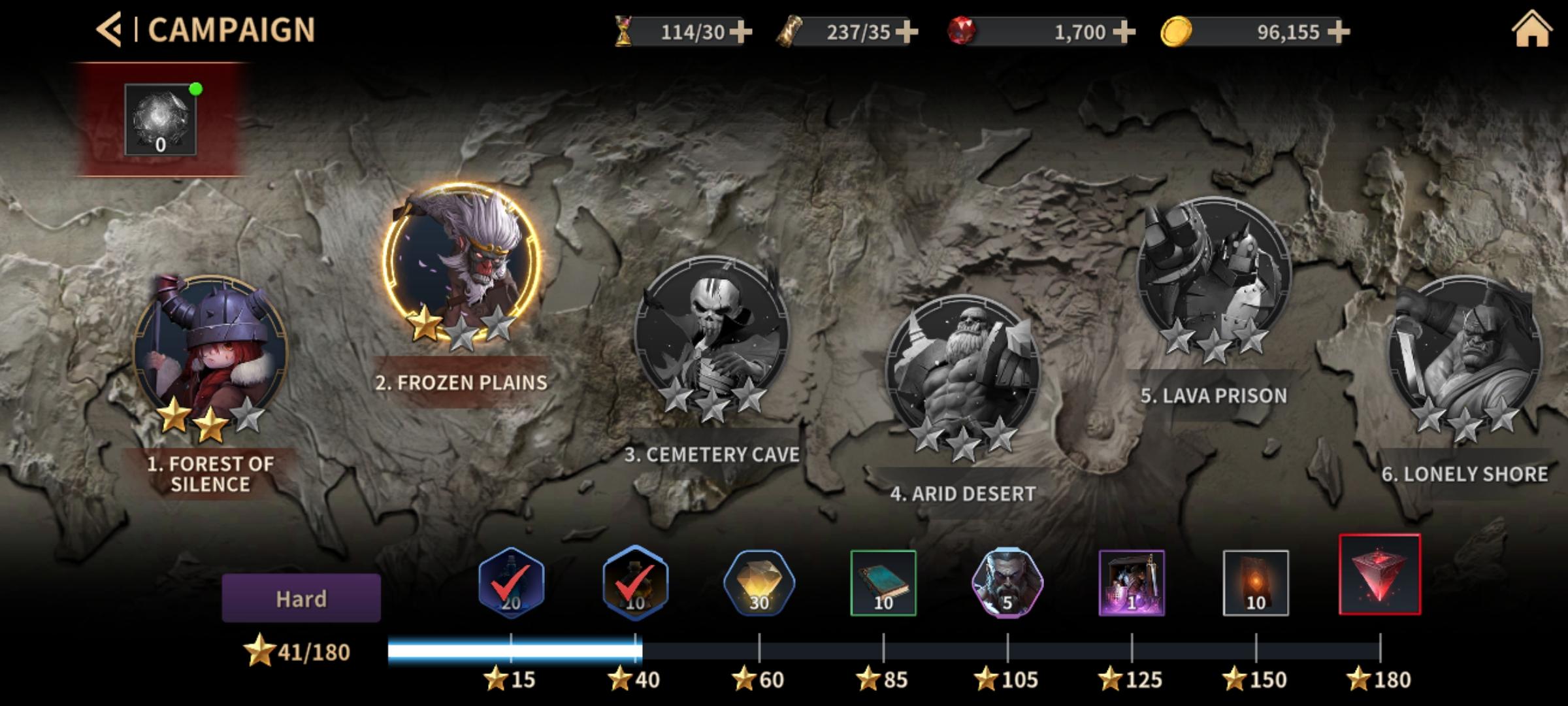Add more scroll tickets
This screenshot has height=706, width=1568.
pyautogui.click(x=906, y=31)
